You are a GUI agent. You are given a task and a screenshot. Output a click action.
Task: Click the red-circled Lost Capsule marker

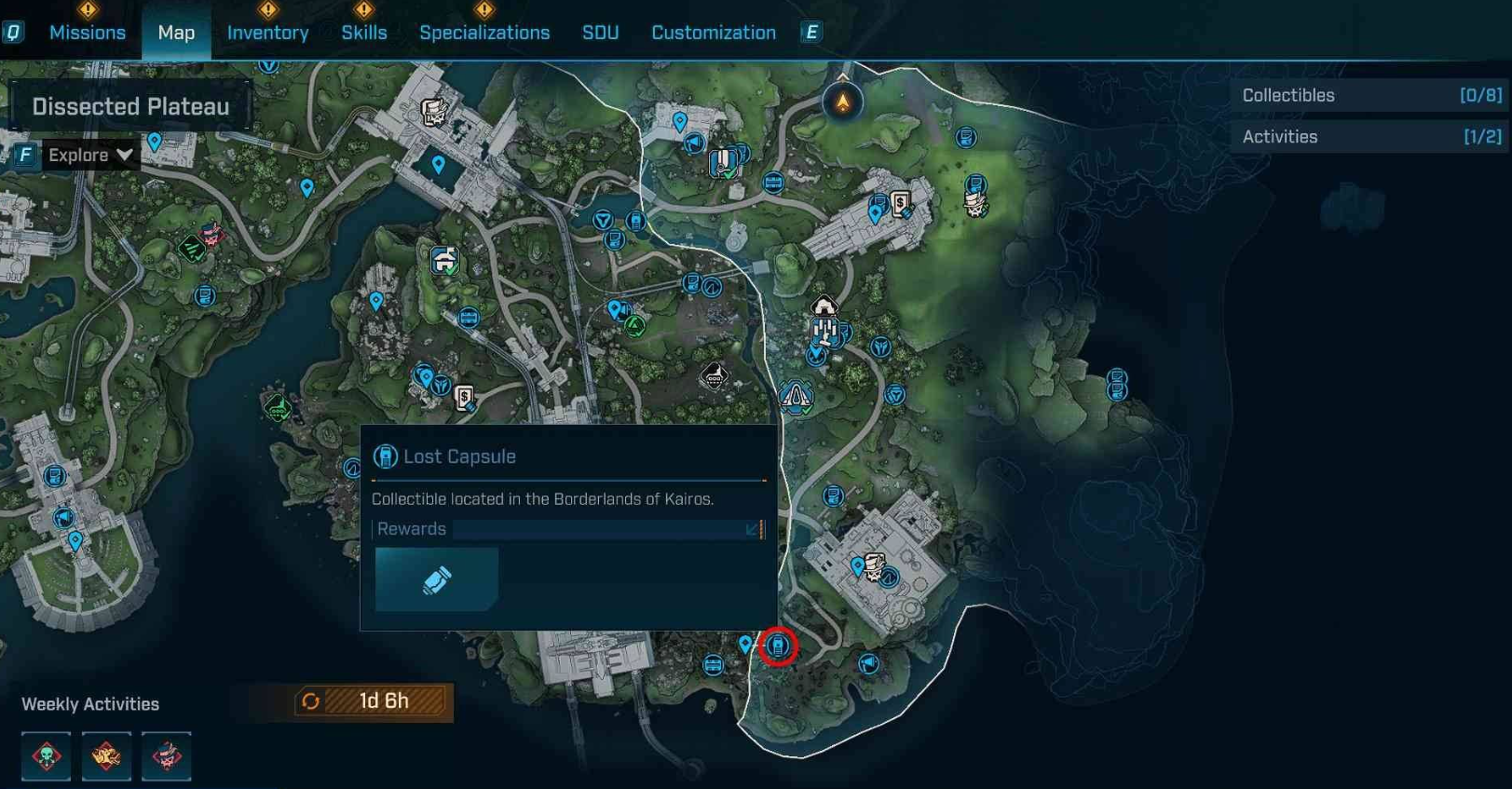point(778,646)
